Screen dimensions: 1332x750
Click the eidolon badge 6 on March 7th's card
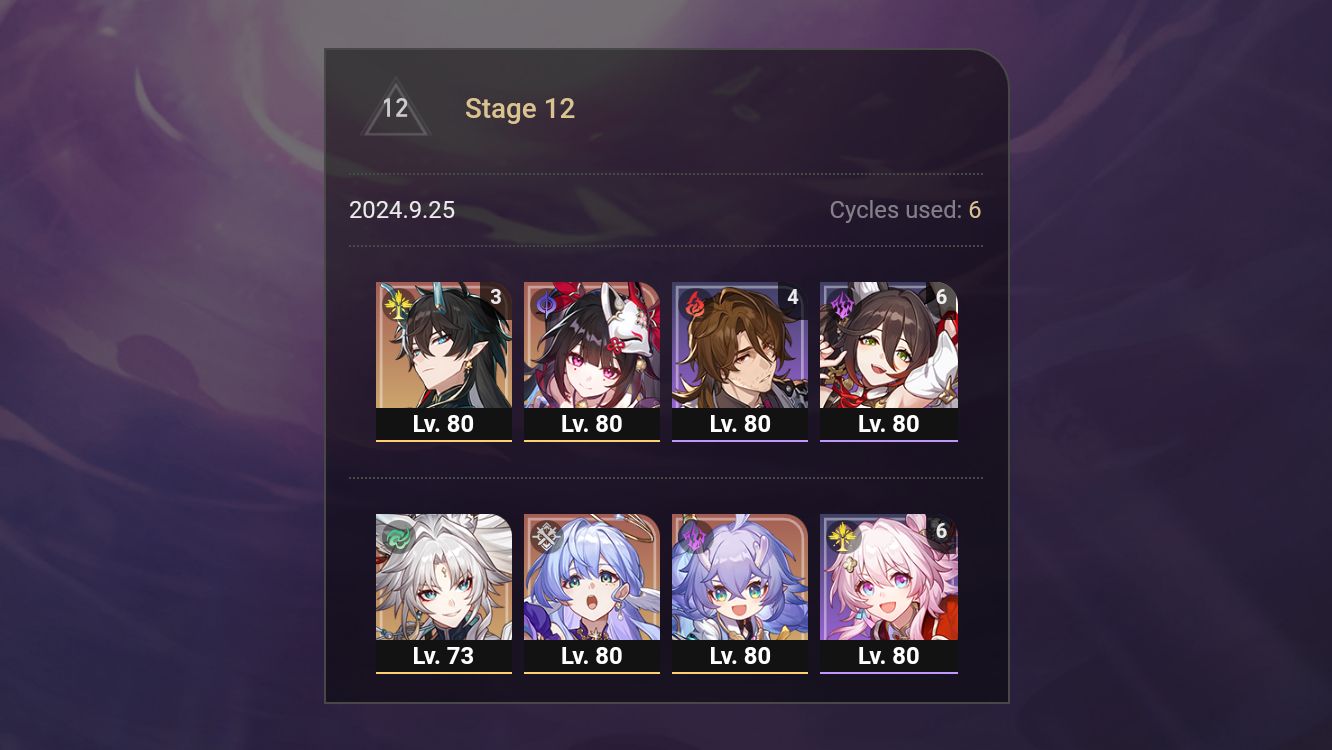pyautogui.click(x=939, y=529)
